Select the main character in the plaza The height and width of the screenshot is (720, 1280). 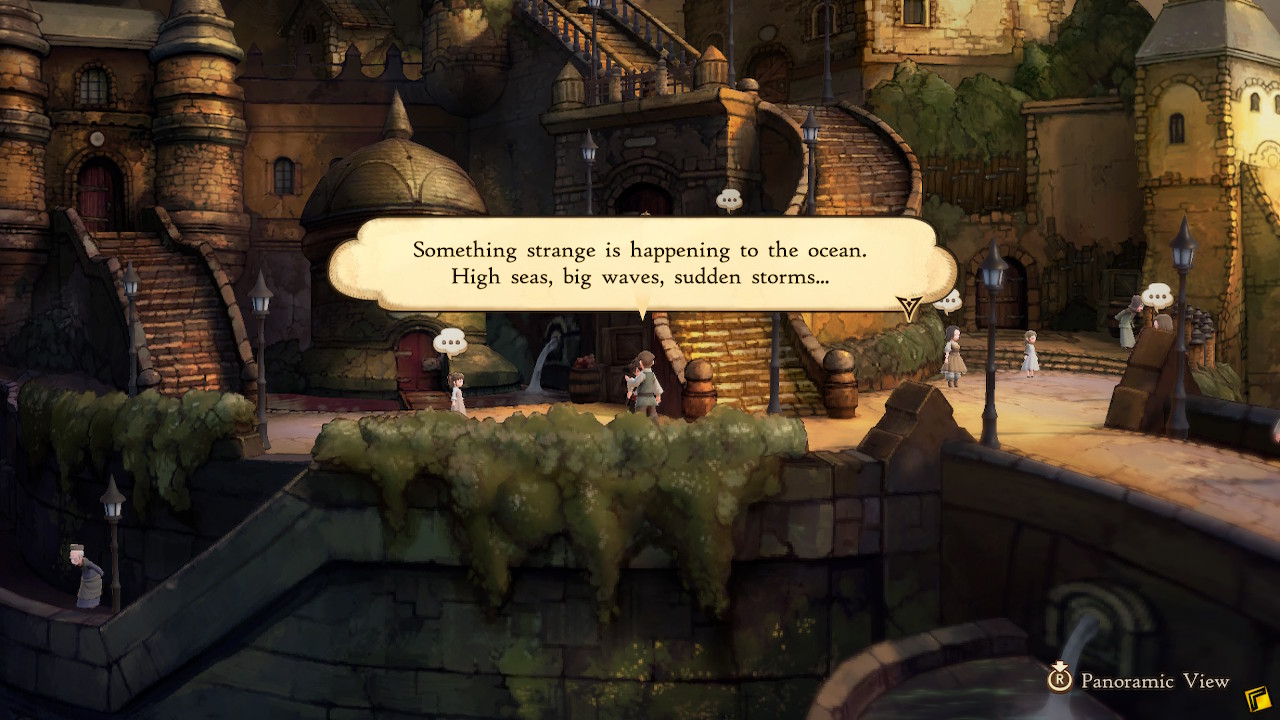click(x=648, y=385)
